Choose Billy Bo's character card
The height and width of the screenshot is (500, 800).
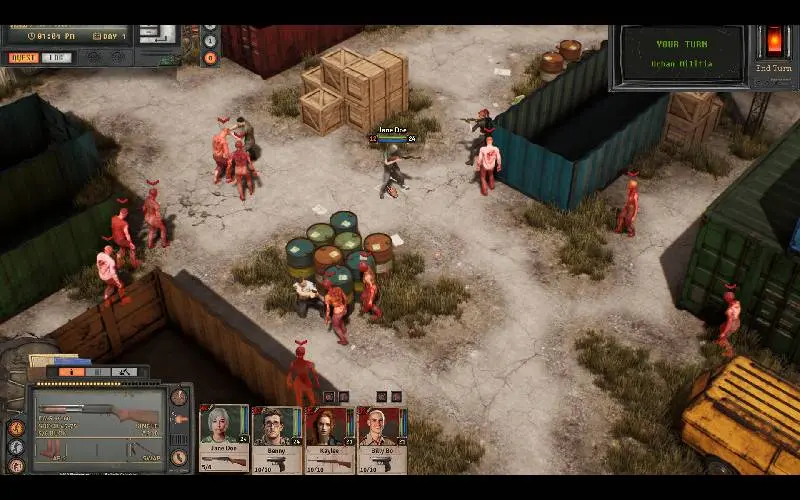tap(382, 429)
